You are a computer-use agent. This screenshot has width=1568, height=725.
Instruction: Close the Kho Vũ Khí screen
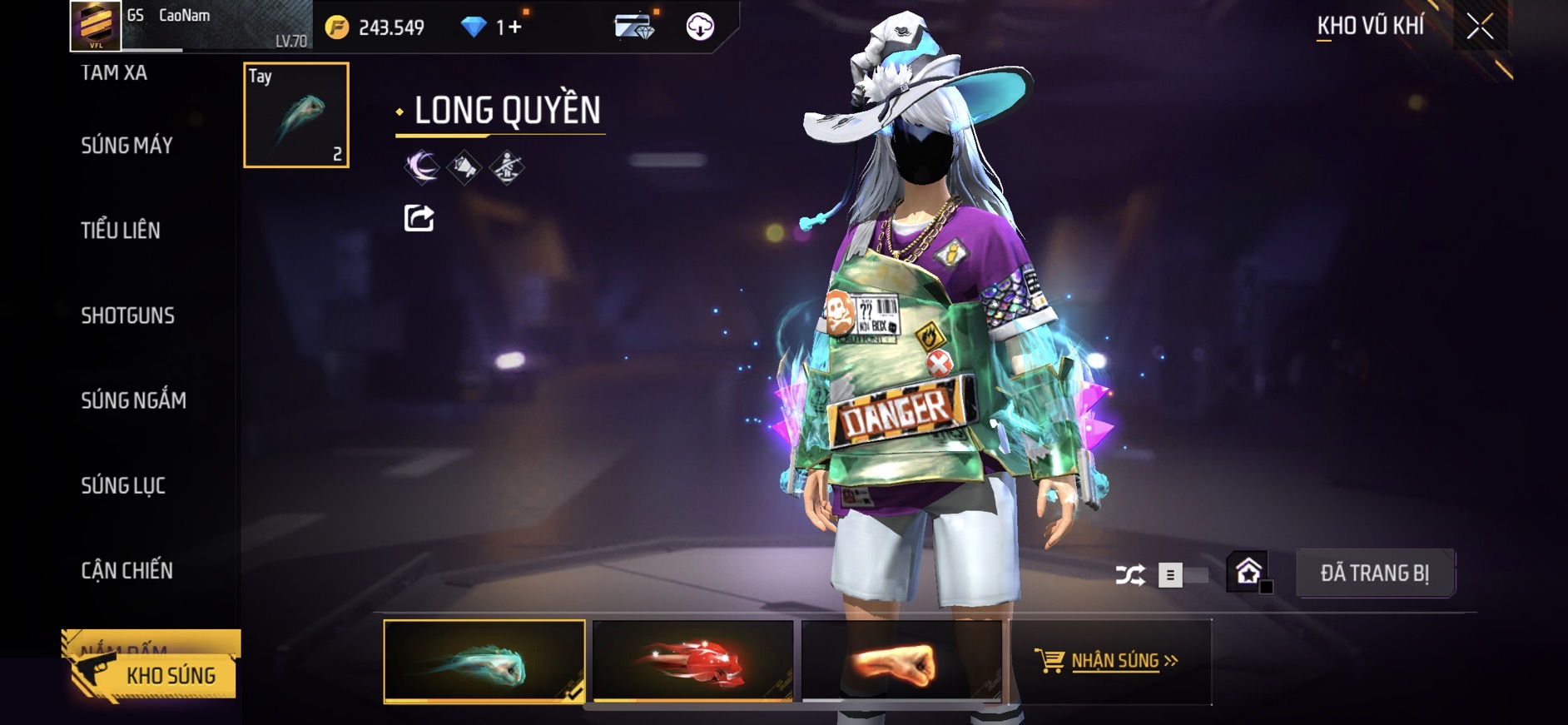[1479, 27]
